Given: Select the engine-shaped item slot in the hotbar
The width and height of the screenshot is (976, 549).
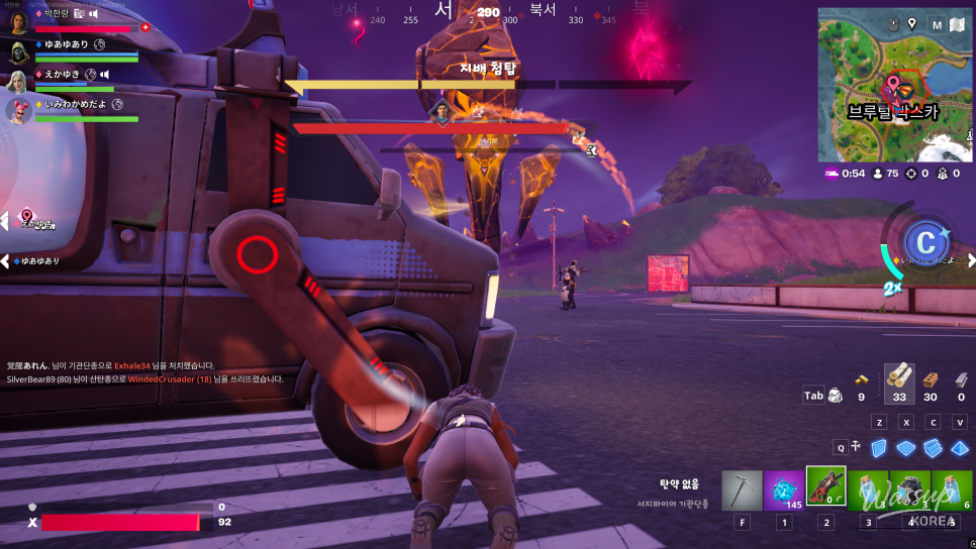Looking at the screenshot, I should click(x=910, y=490).
